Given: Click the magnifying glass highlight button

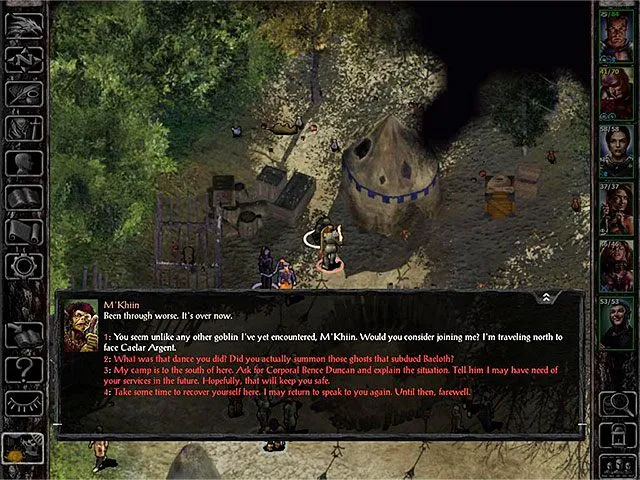Looking at the screenshot, I should (615, 405).
